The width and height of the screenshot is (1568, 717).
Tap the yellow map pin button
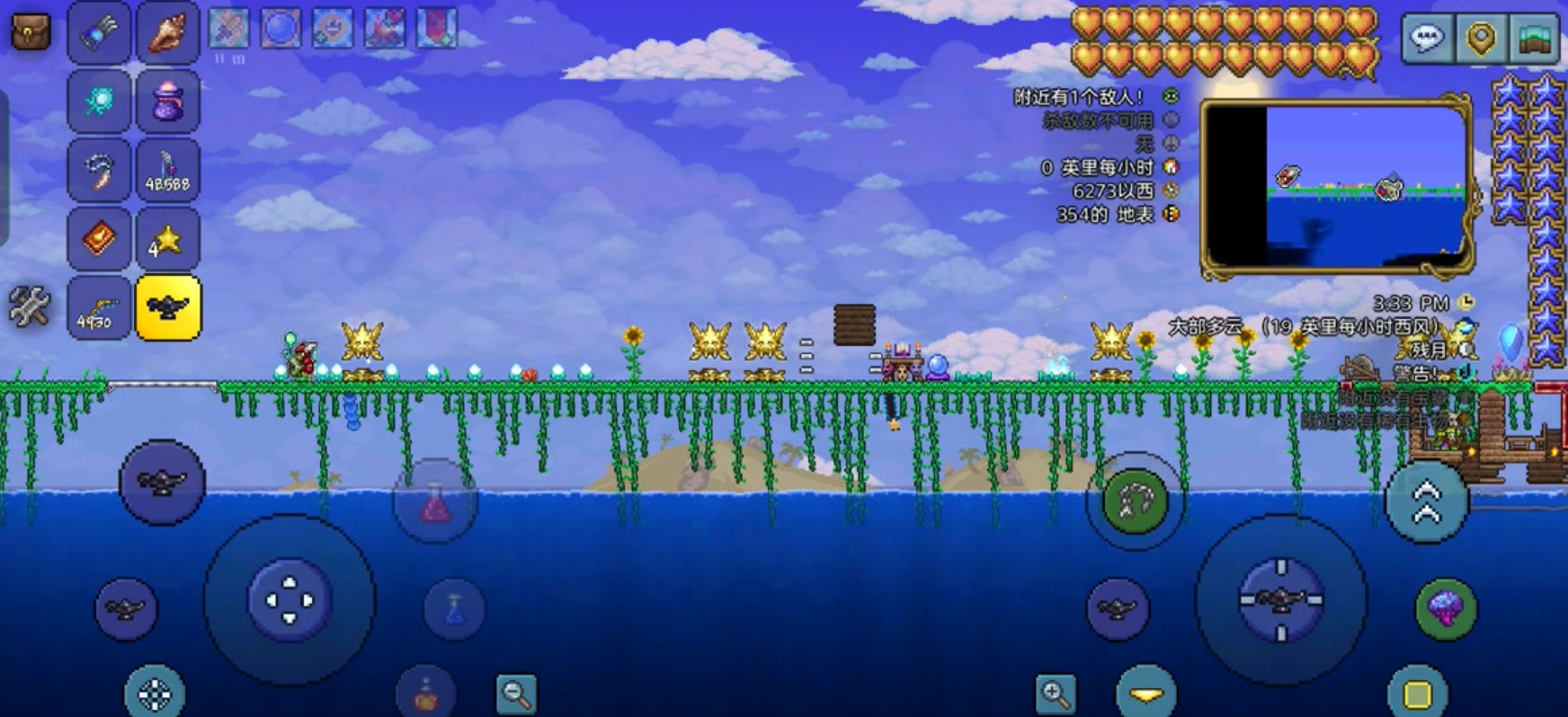[1480, 39]
